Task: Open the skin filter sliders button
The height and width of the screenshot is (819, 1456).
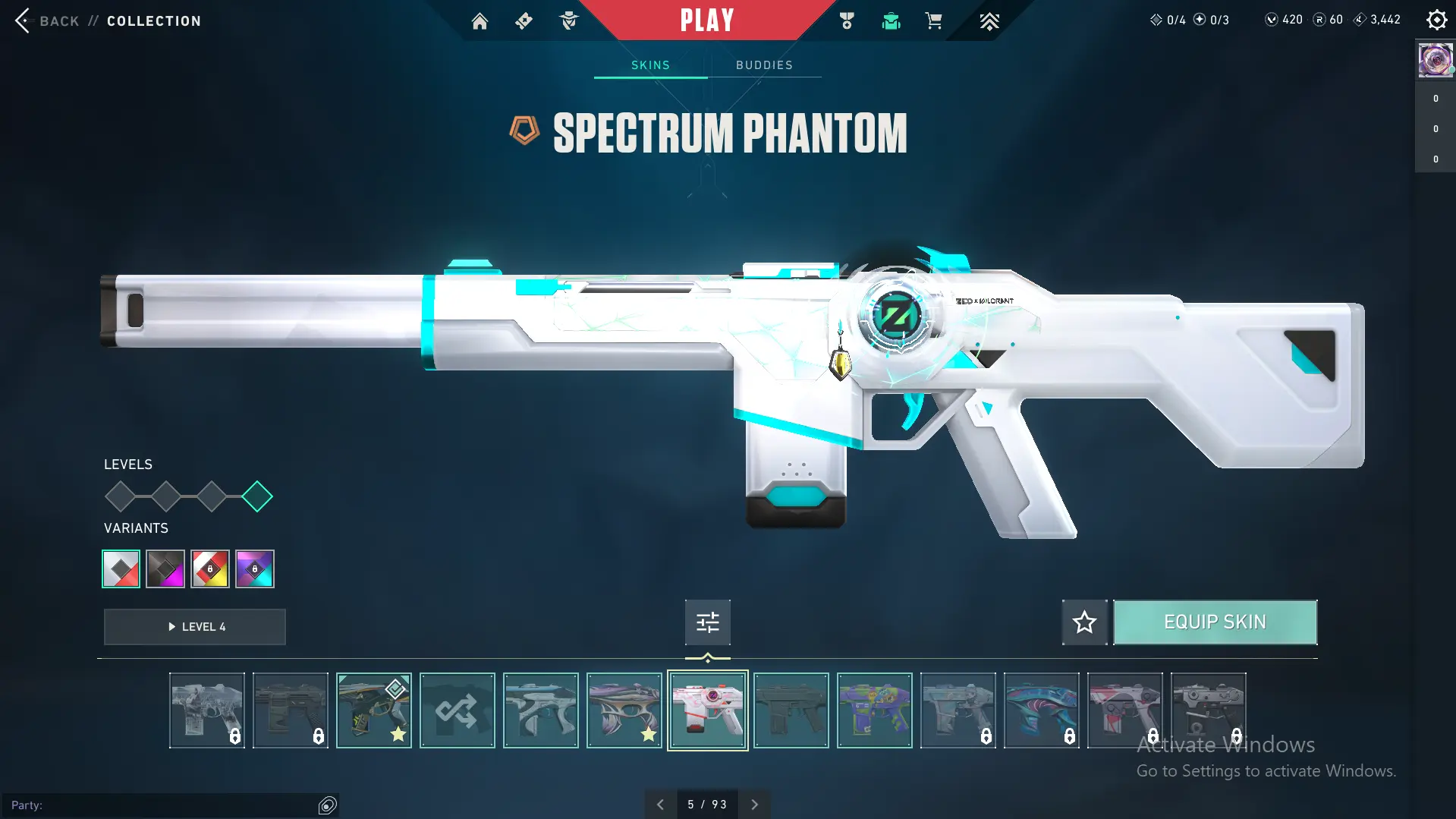Action: coord(707,622)
